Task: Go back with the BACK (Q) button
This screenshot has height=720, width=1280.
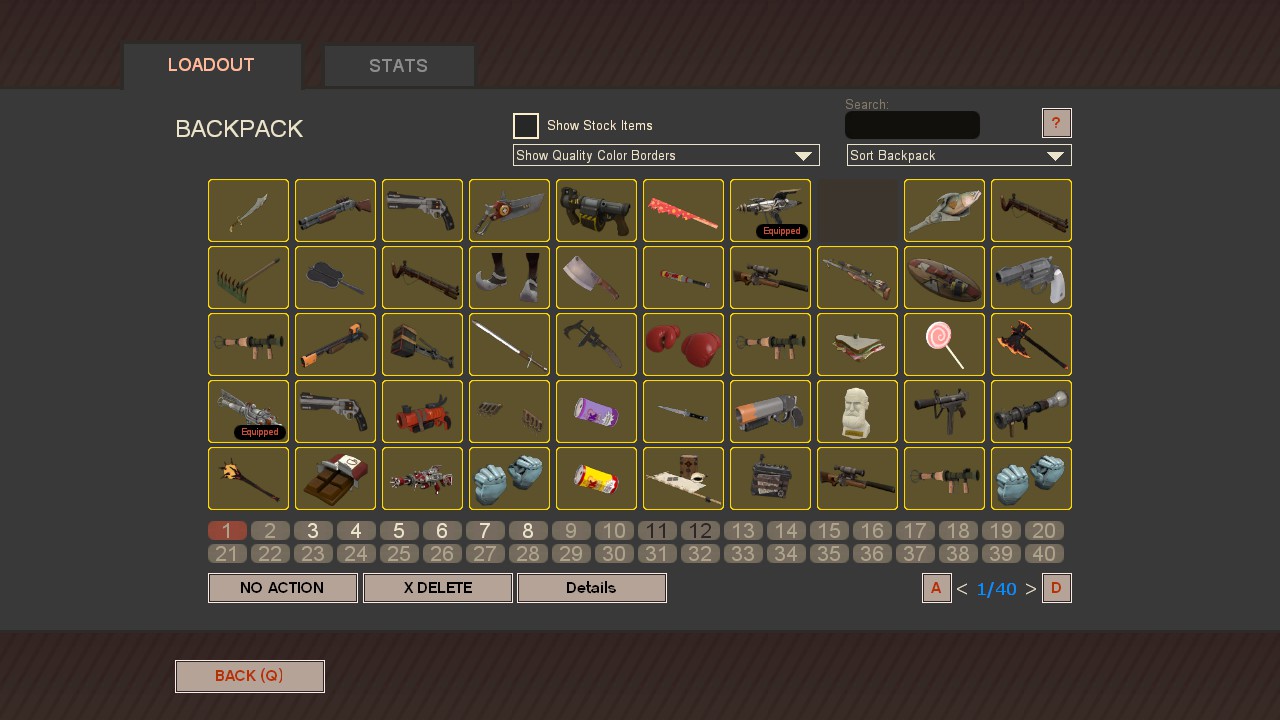Action: tap(250, 676)
